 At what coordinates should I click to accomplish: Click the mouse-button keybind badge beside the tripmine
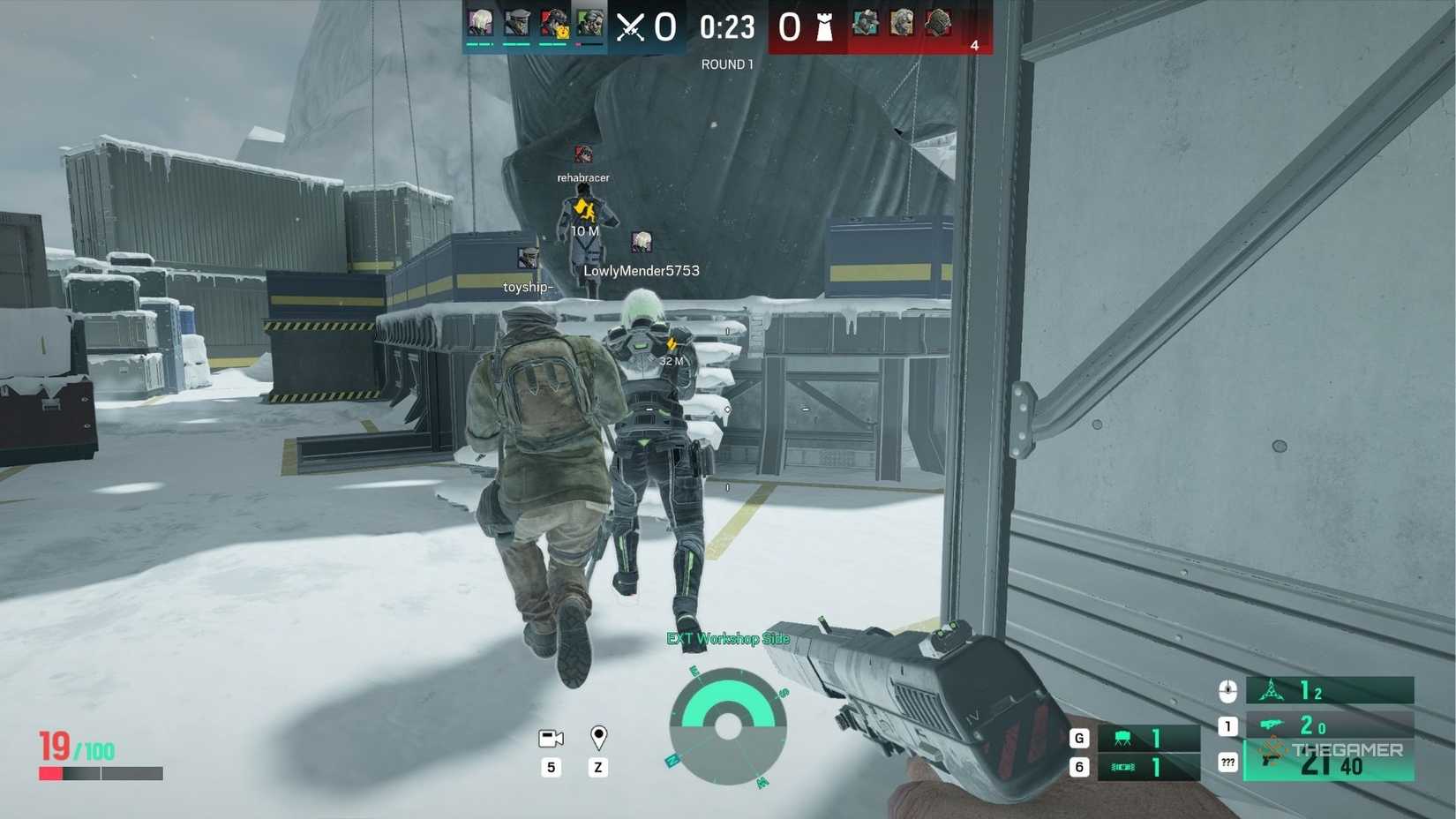click(x=1227, y=691)
